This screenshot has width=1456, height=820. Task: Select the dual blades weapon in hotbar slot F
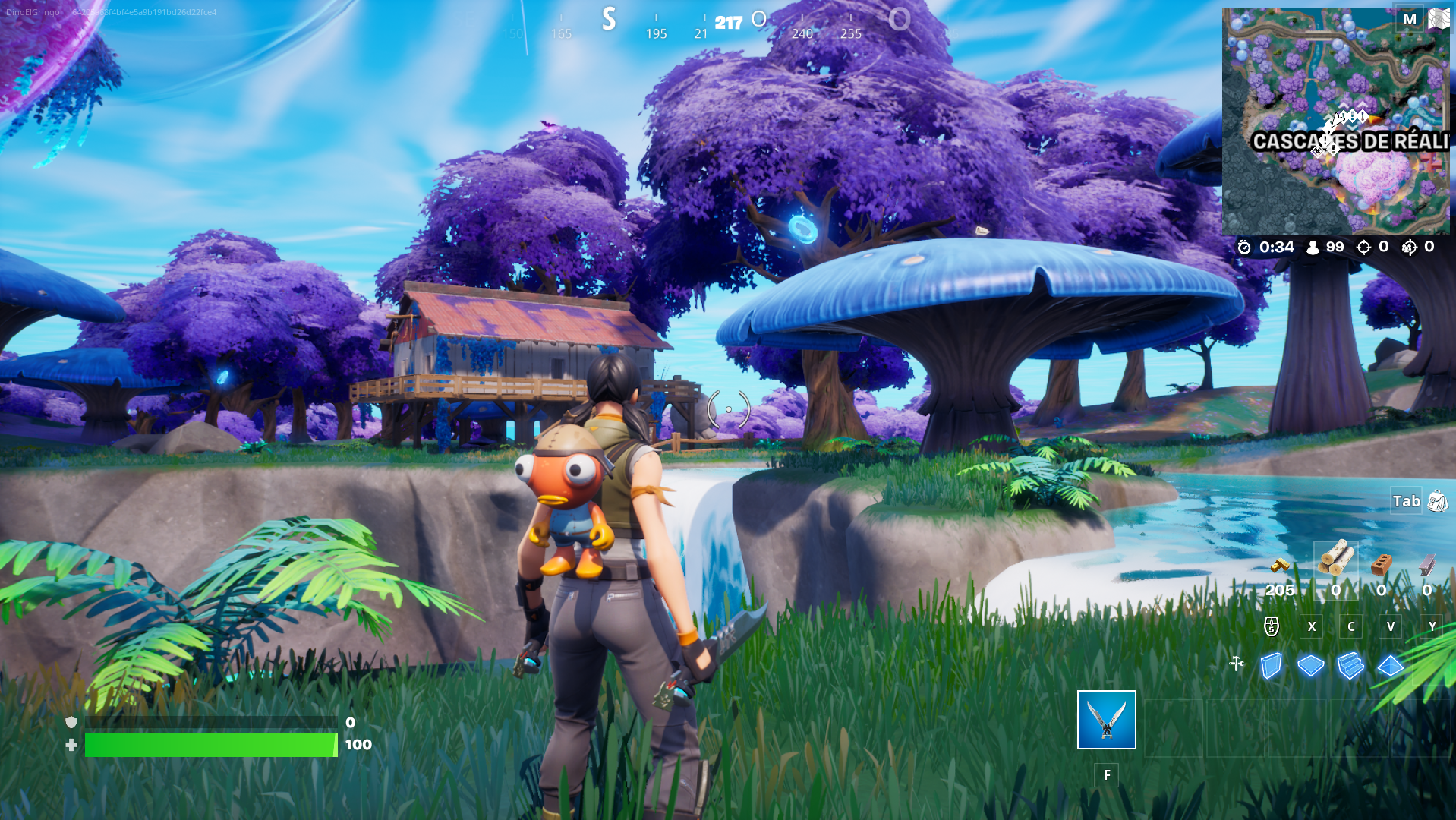[x=1105, y=721]
